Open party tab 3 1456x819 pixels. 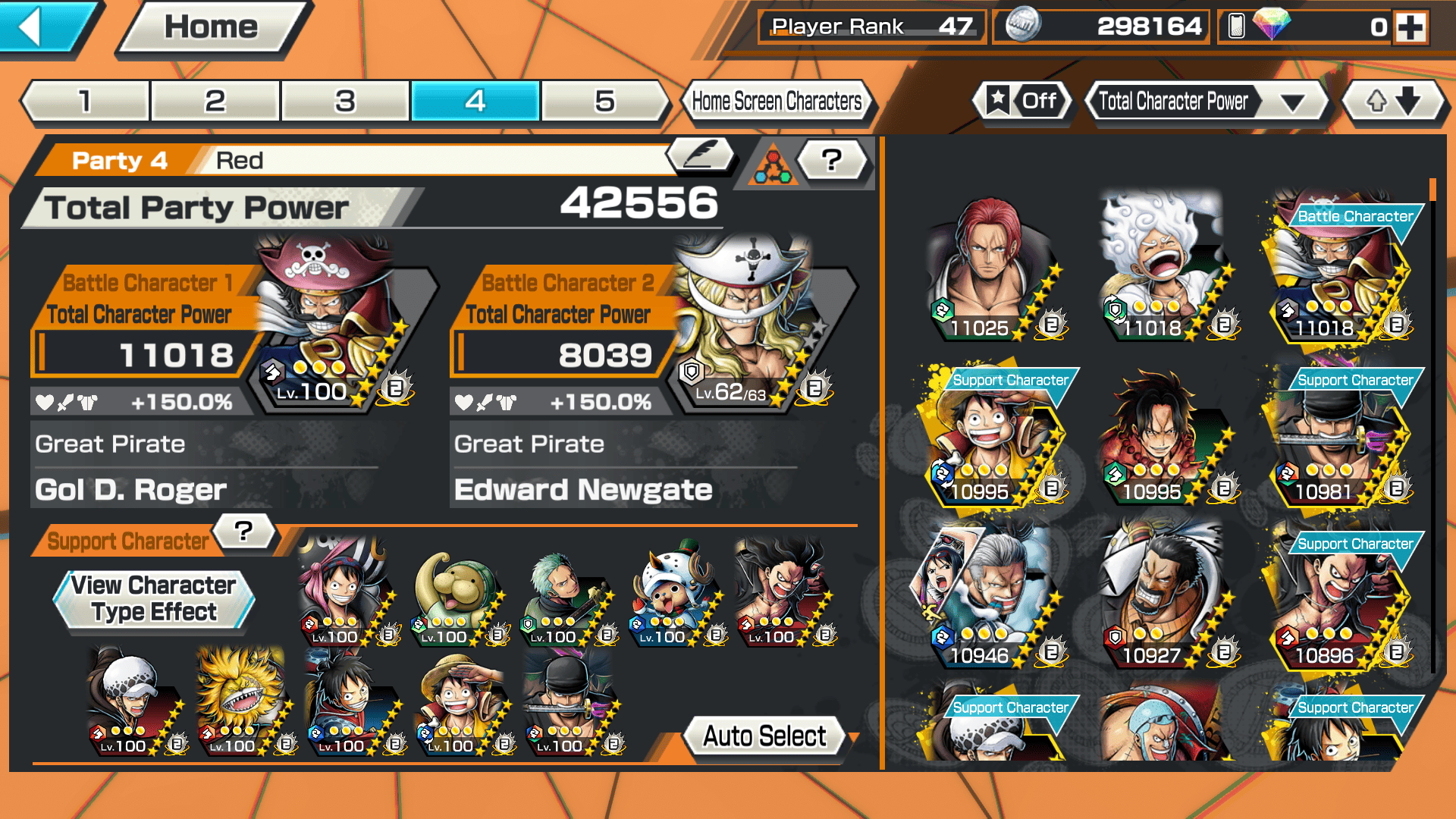pos(345,101)
